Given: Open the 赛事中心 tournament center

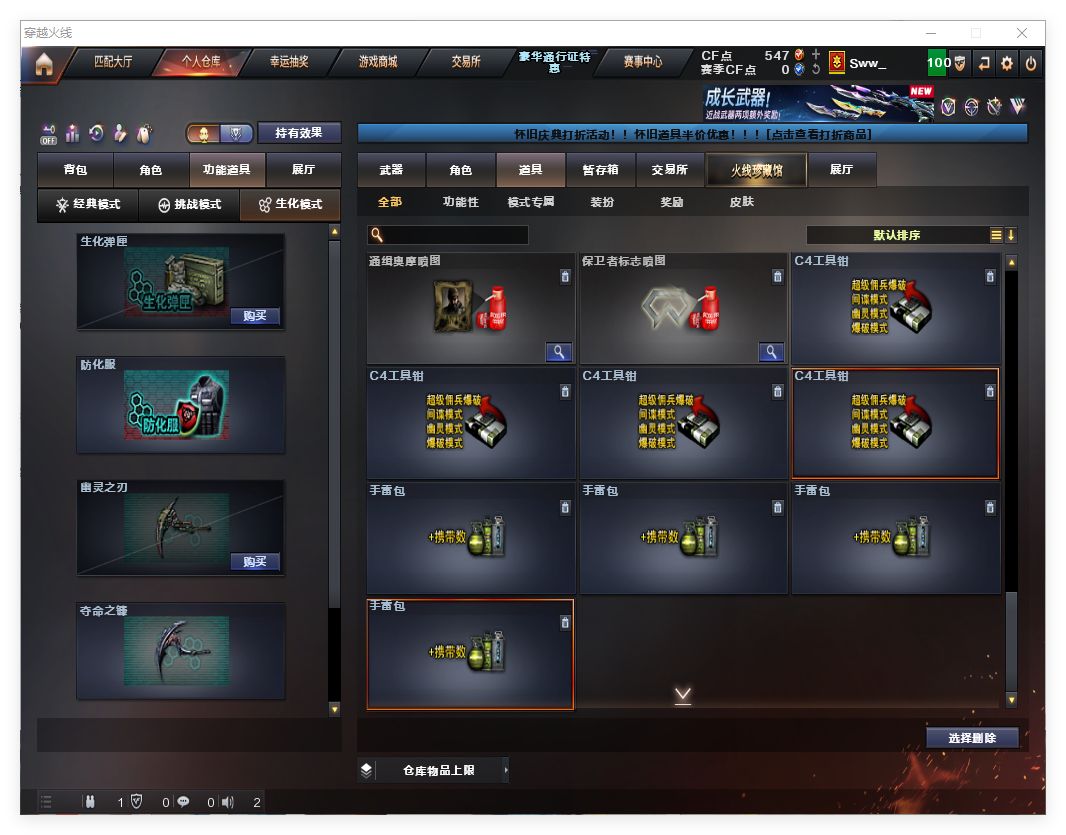Looking at the screenshot, I should coord(643,62).
